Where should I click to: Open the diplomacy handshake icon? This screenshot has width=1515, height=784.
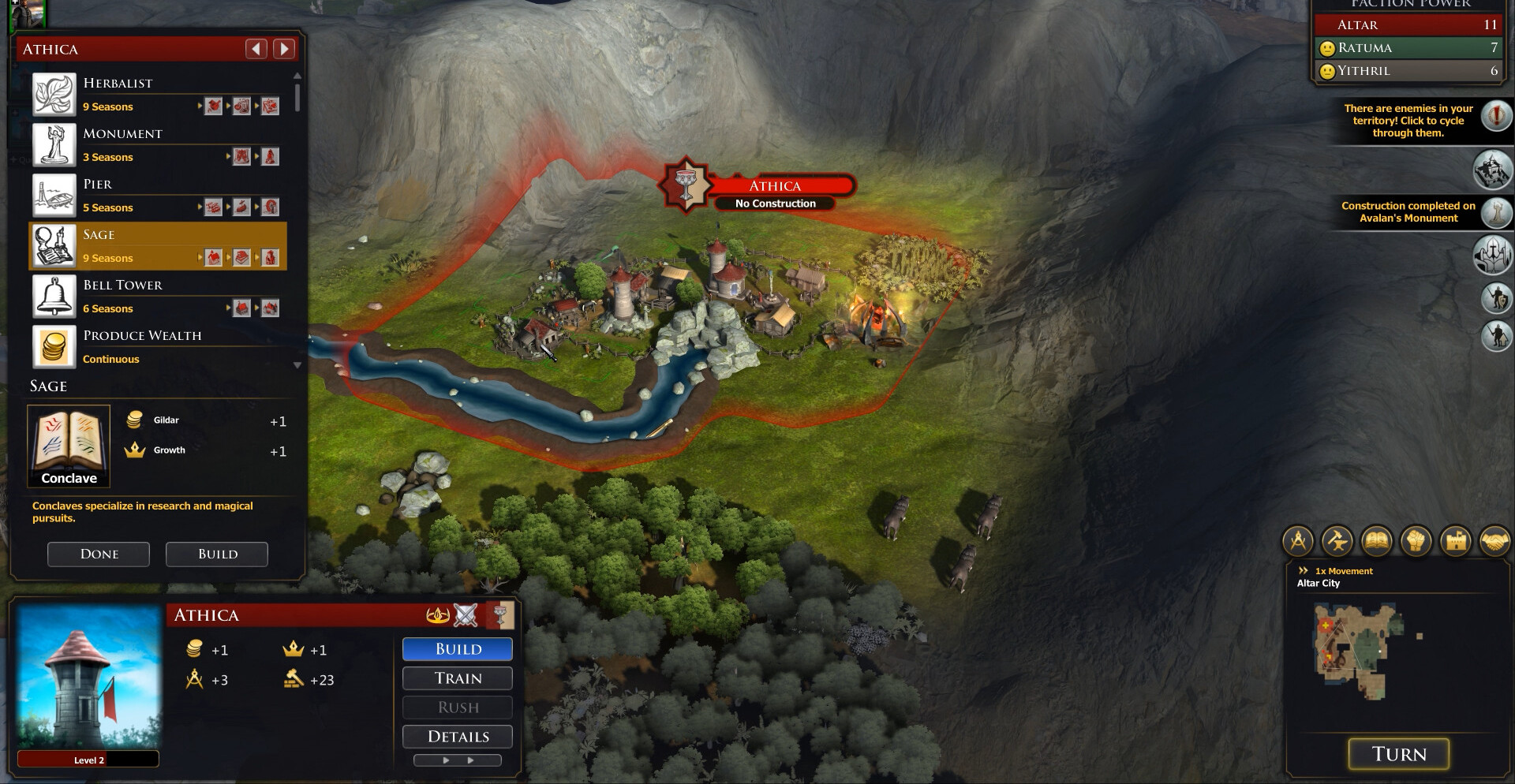pos(1494,541)
